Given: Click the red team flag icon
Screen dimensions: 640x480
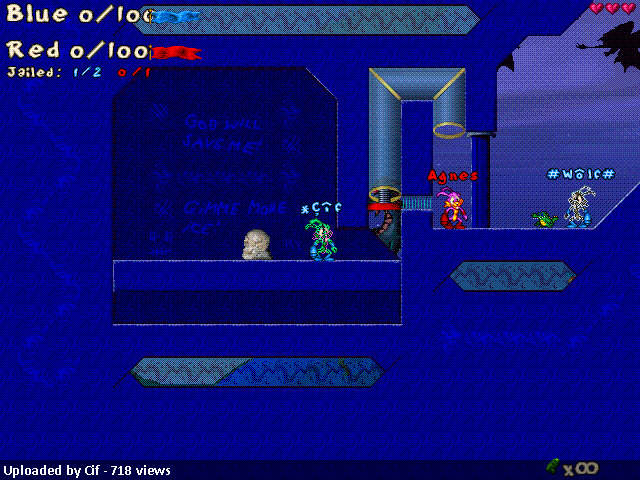Looking at the screenshot, I should coord(178,52).
